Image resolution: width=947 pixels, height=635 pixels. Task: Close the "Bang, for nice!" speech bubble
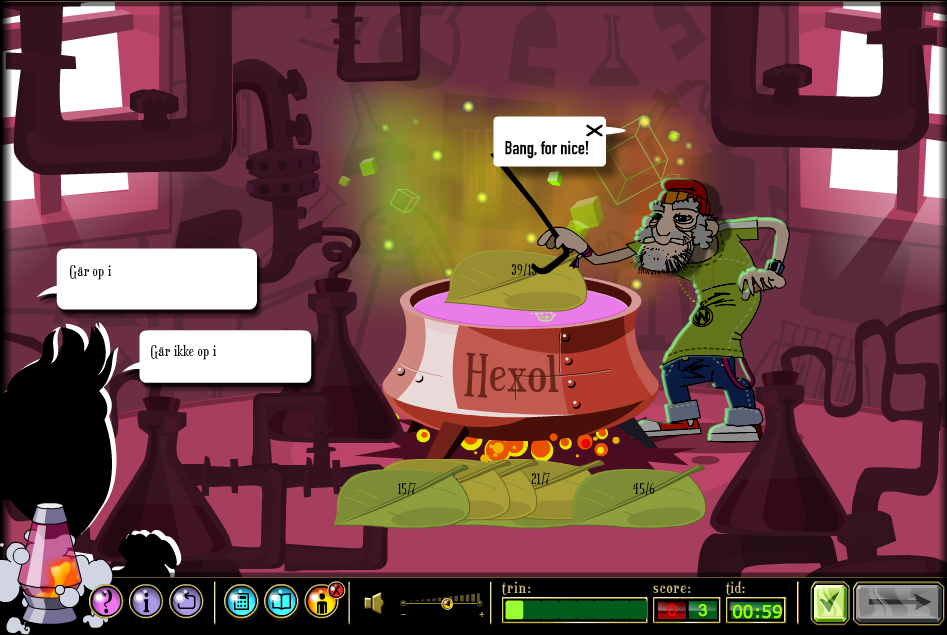pyautogui.click(x=594, y=130)
